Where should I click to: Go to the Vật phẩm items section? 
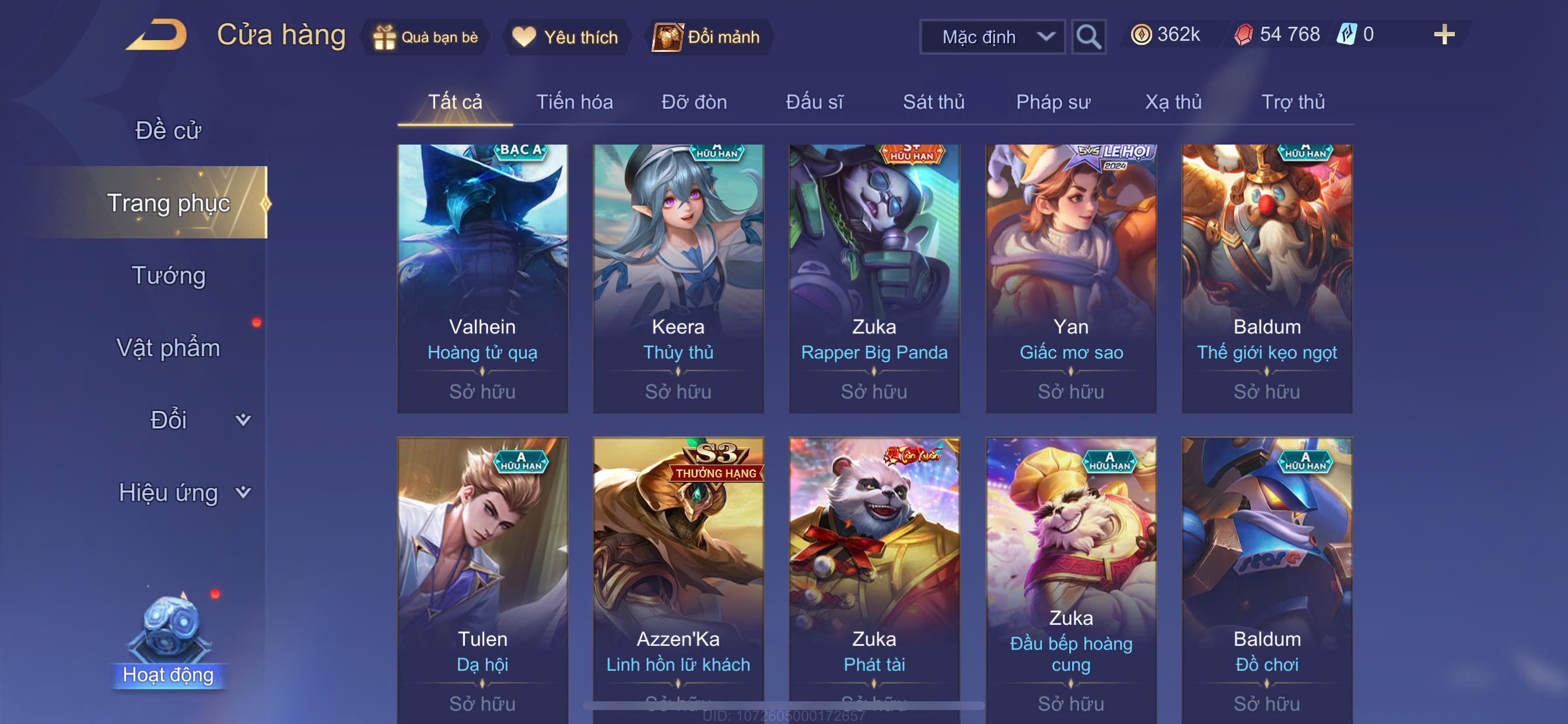point(168,348)
